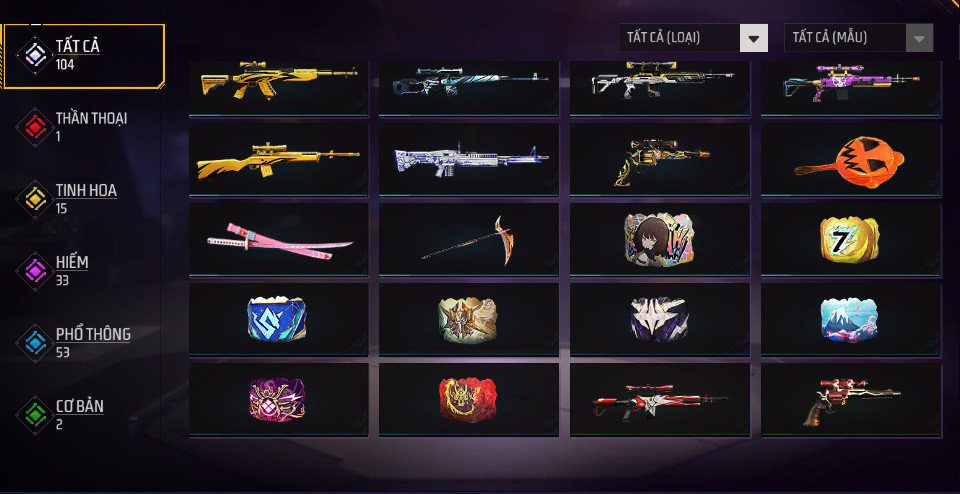This screenshot has height=494, width=960.
Task: Pick the snowy mountain gloo wall skin
Action: click(x=850, y=318)
